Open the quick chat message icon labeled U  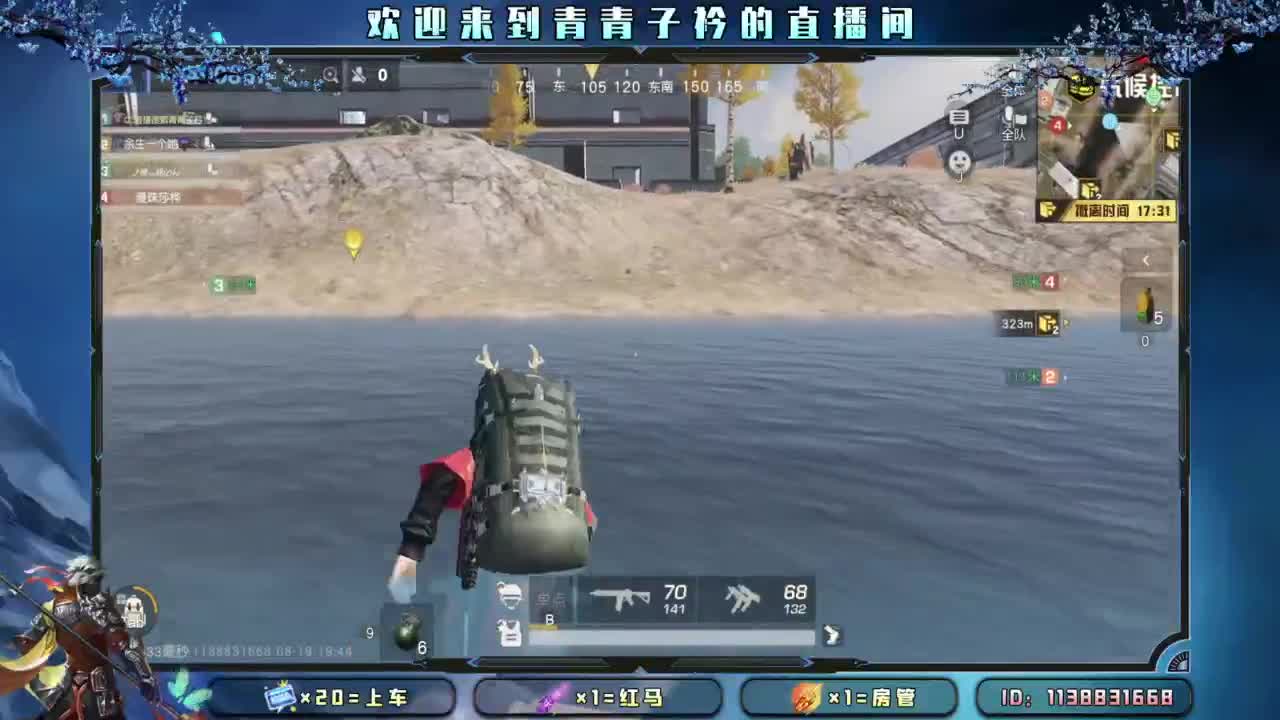coord(960,117)
